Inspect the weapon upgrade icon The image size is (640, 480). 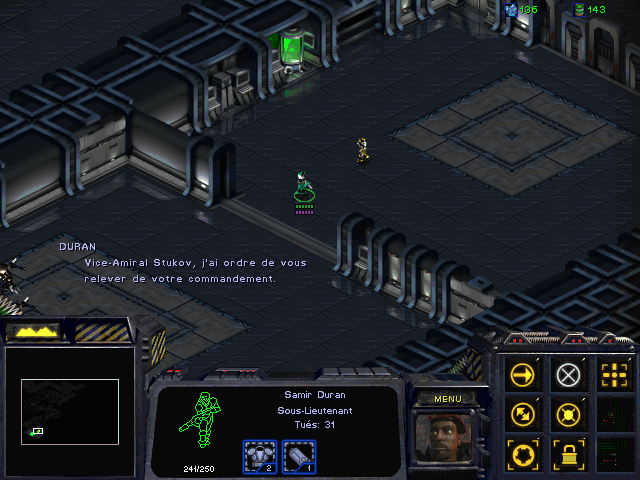pyautogui.click(x=299, y=457)
